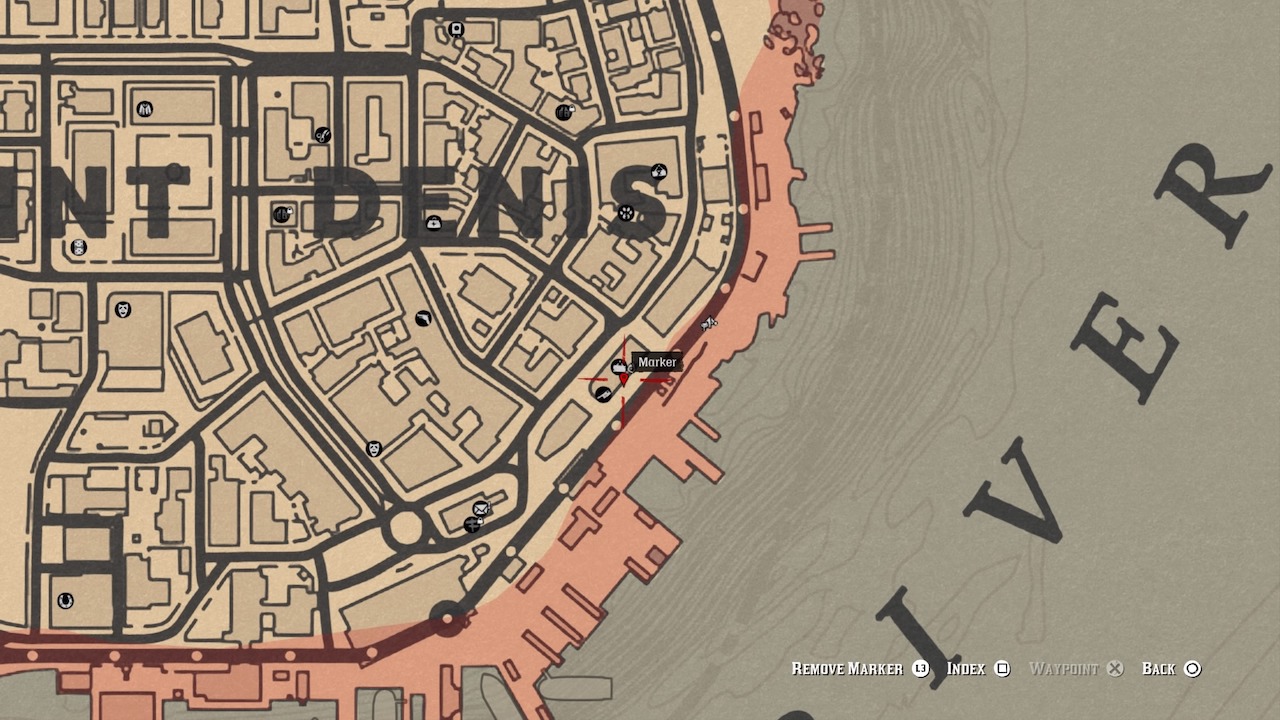Click the camera photo studio icon at top
Image resolution: width=1280 pixels, height=720 pixels.
click(456, 29)
